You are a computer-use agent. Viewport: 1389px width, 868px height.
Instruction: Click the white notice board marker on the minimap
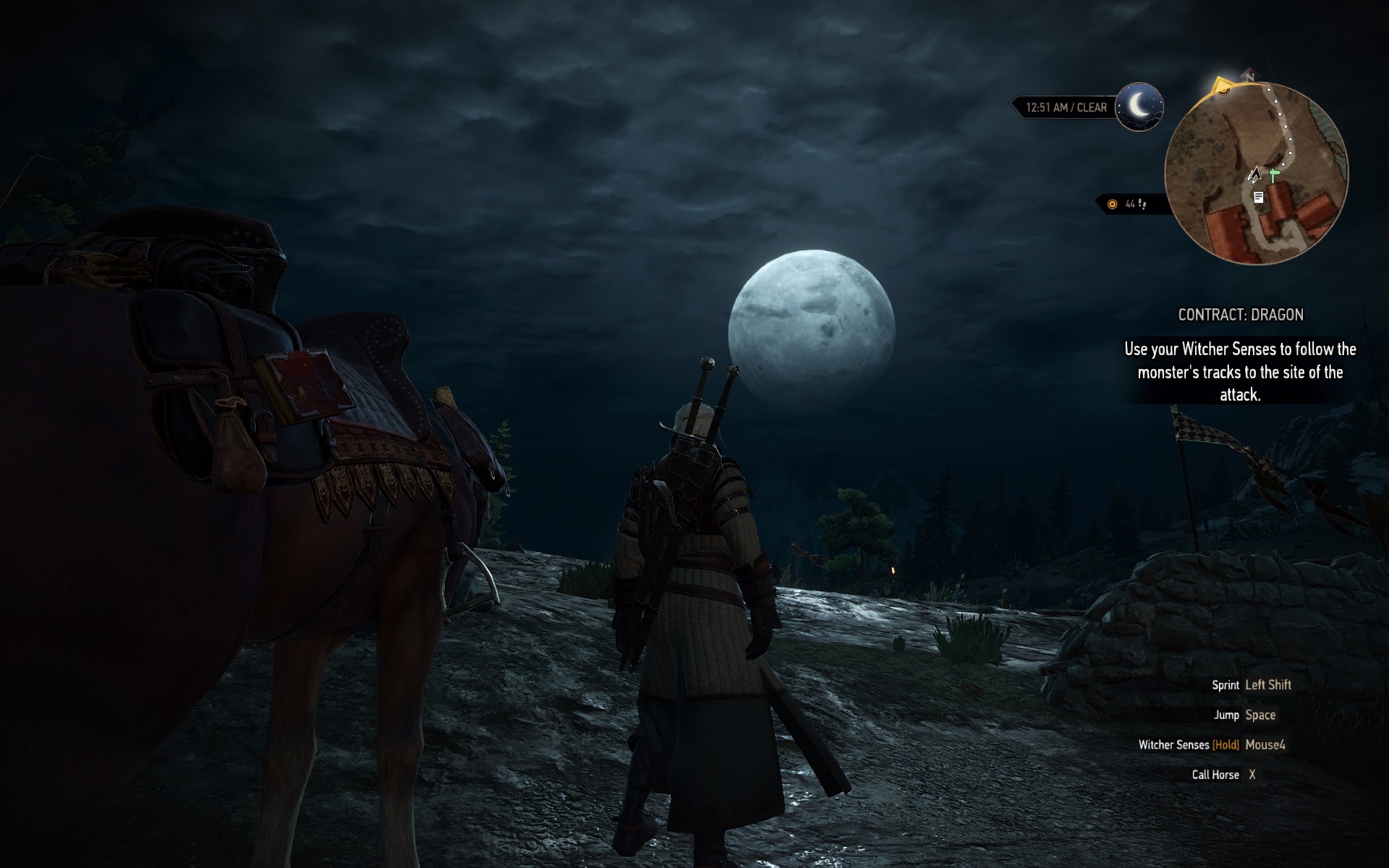coord(1259,197)
